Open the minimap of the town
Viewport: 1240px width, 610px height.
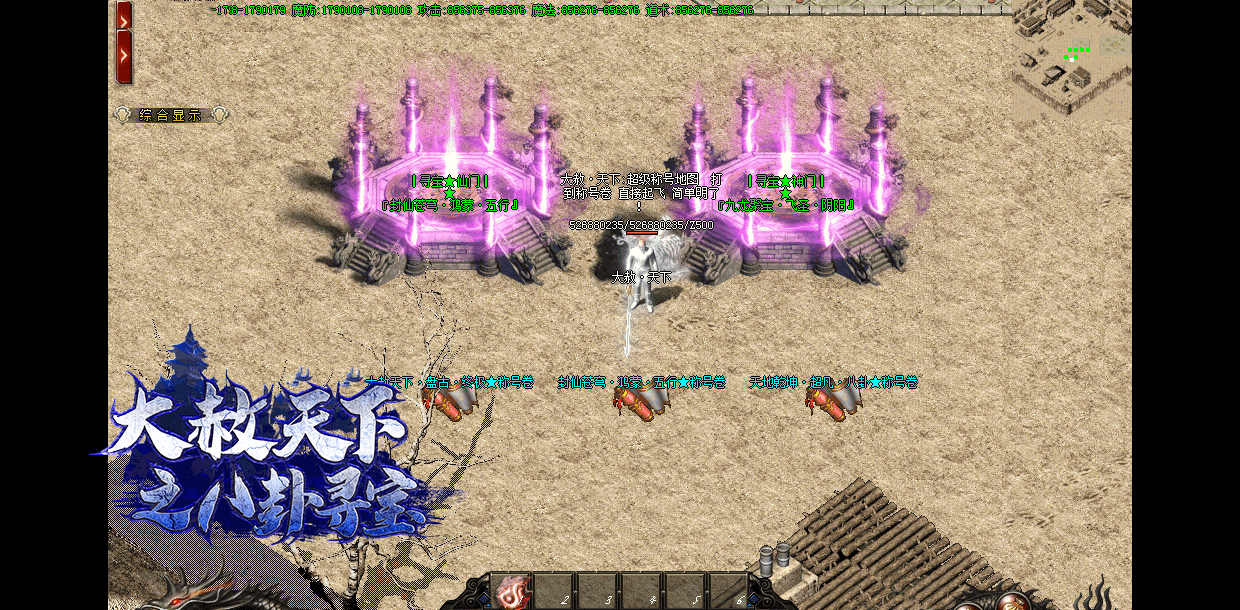1070,60
